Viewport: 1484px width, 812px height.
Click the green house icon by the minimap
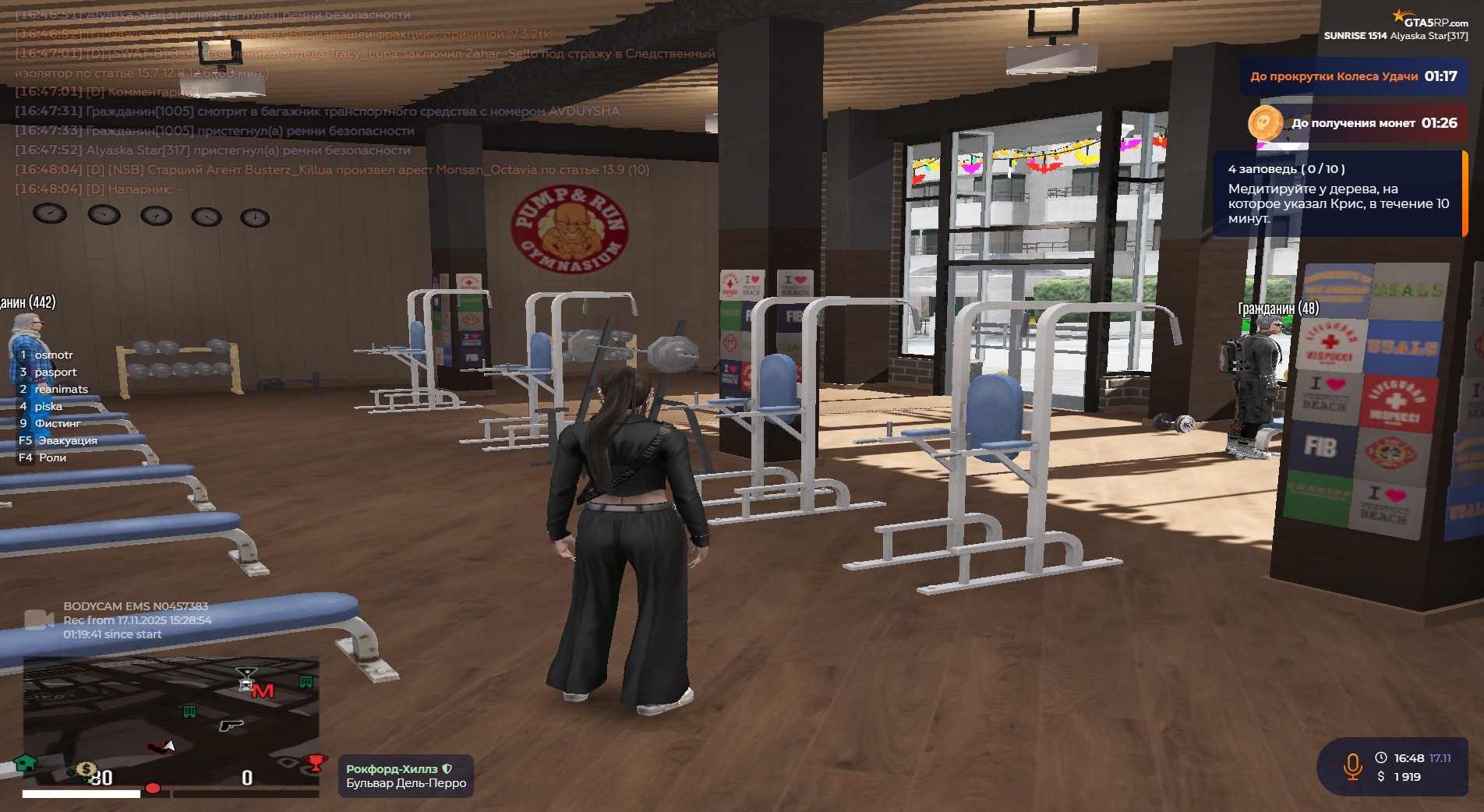[26, 763]
